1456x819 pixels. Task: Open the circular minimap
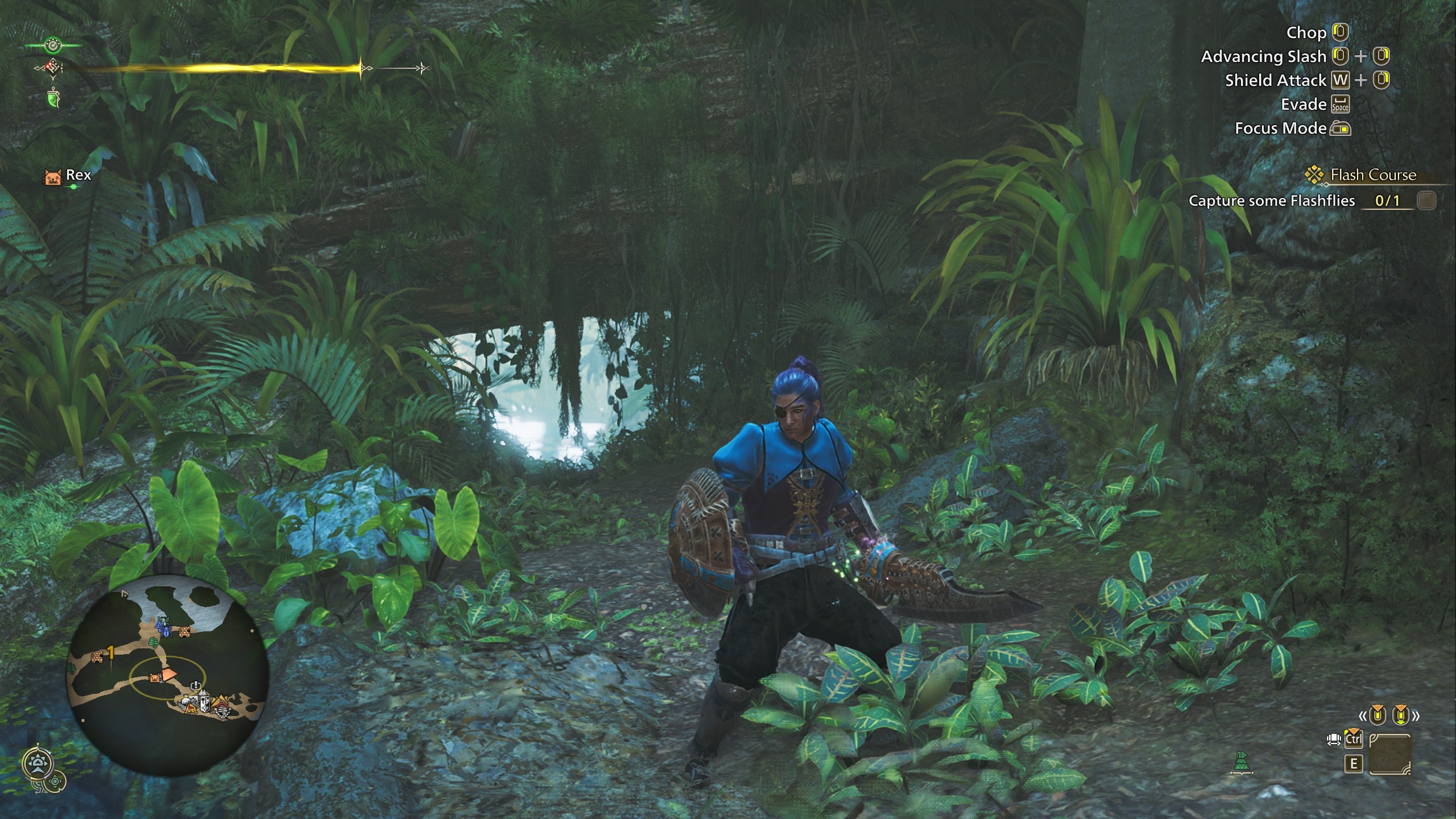click(x=168, y=676)
